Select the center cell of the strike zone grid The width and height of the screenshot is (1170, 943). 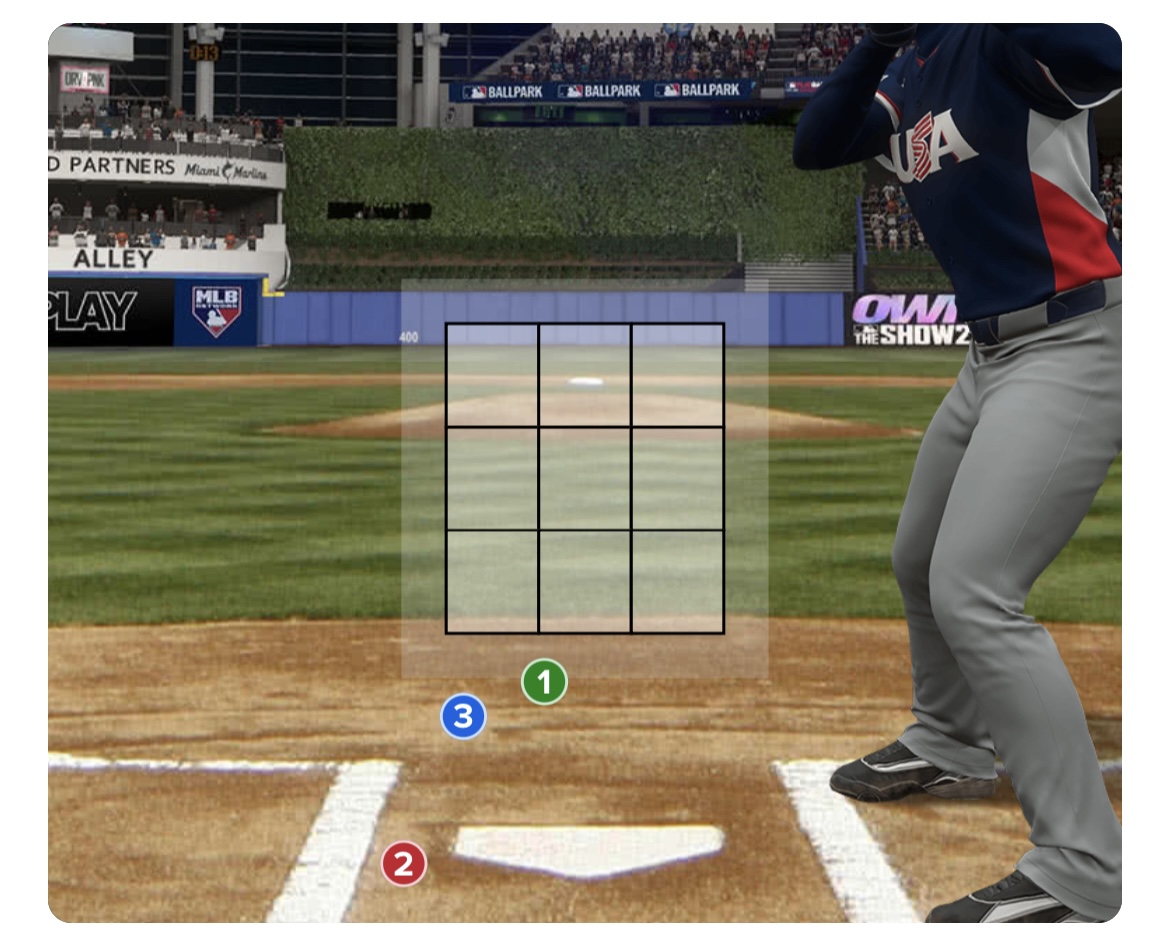point(584,478)
